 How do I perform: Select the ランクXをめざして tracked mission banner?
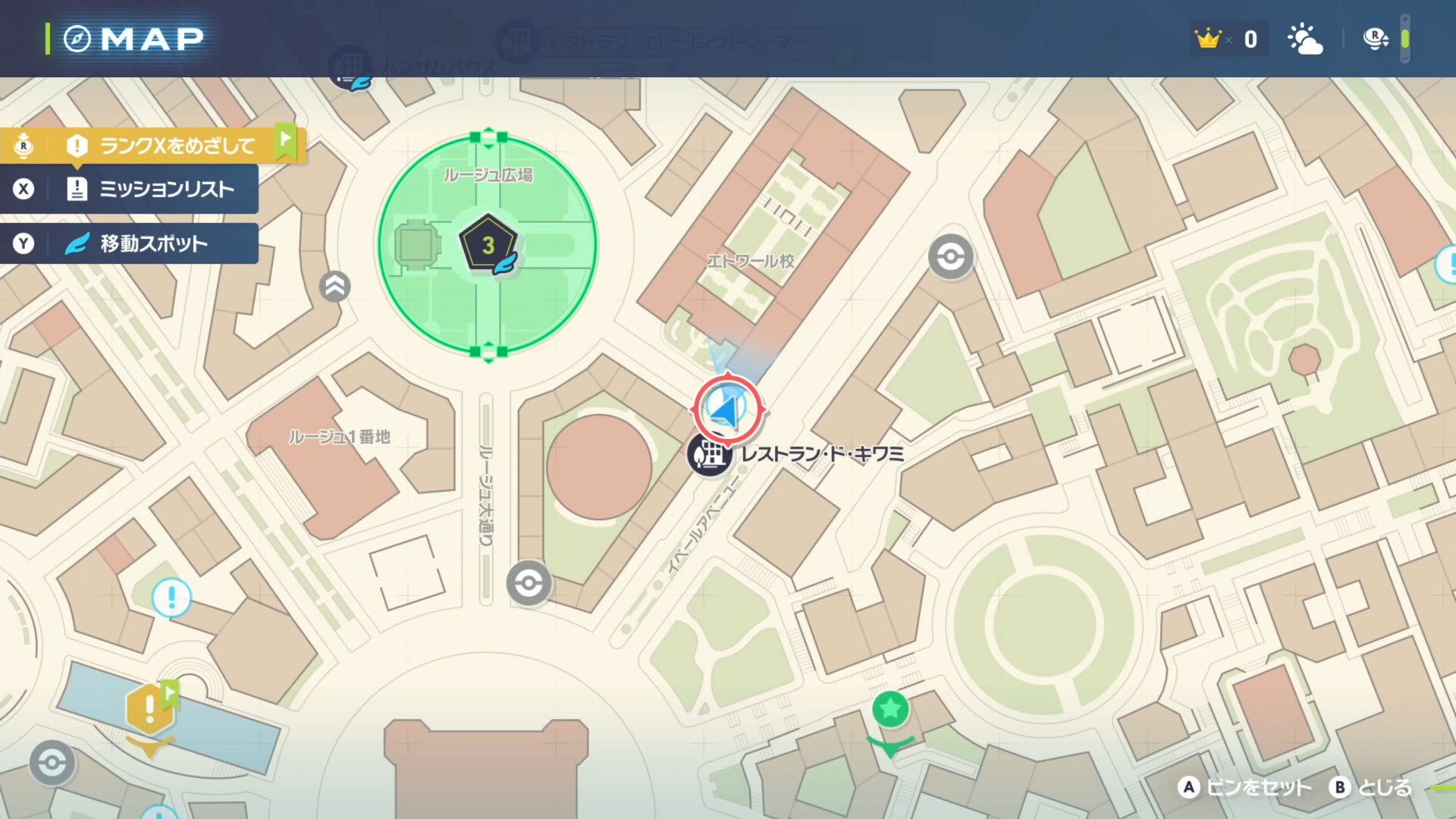(176, 145)
